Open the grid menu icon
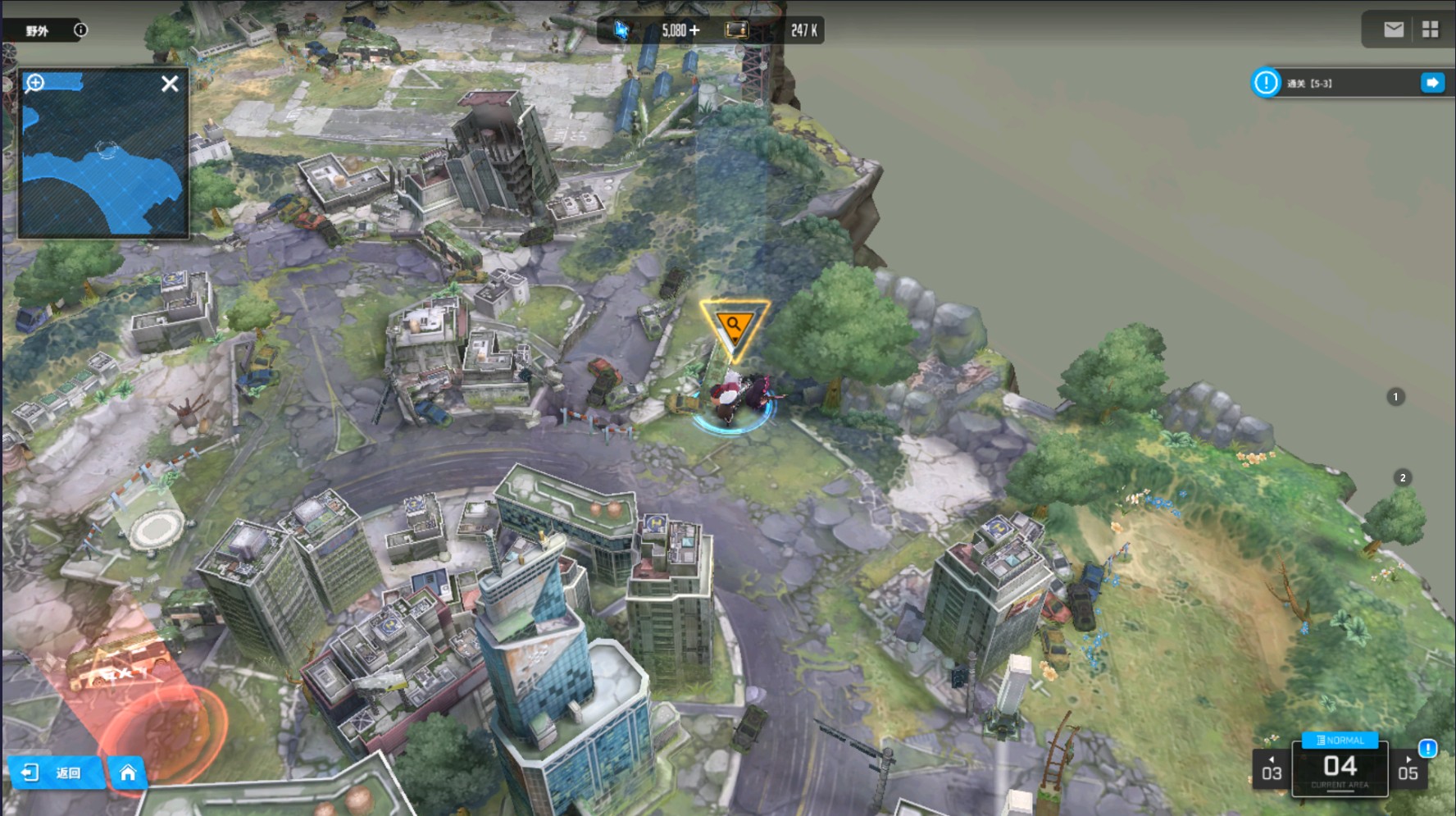Viewport: 1456px width, 816px height. coord(1431,30)
